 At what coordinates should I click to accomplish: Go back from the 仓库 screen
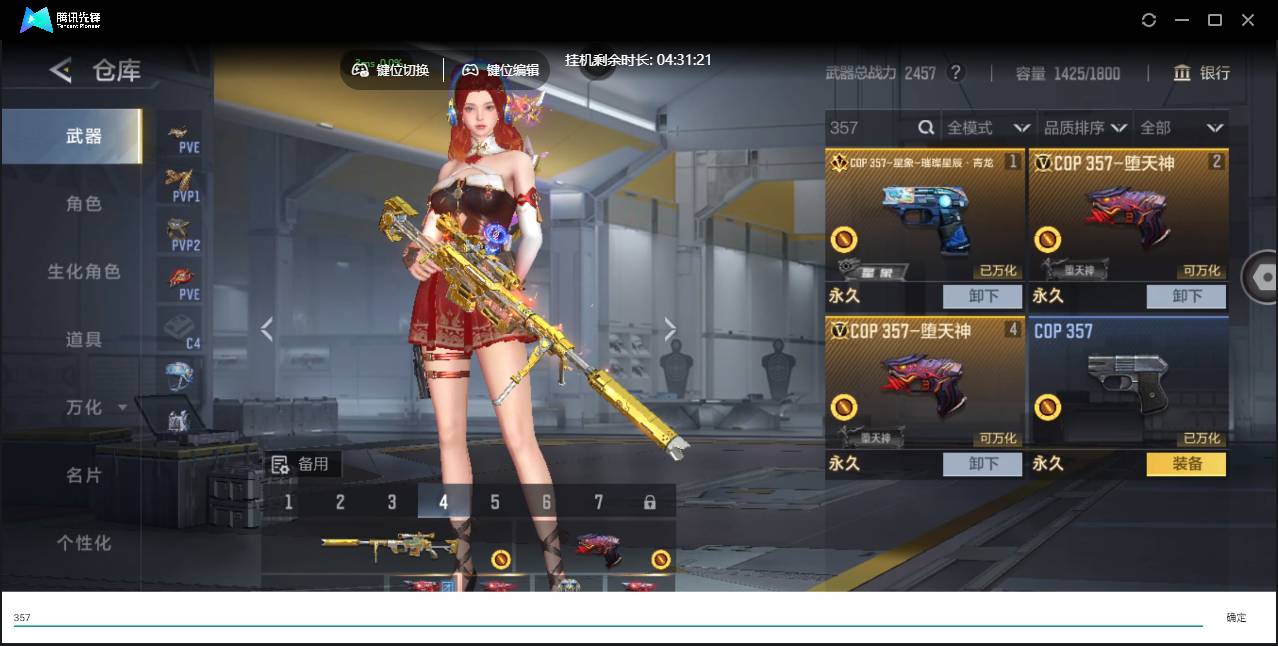61,70
